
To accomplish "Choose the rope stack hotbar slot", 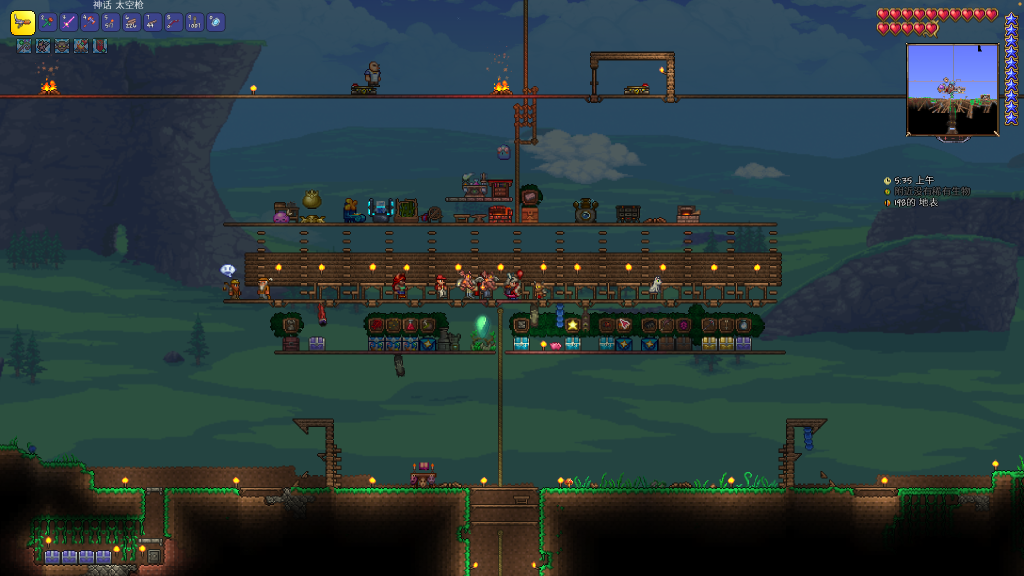I will click(195, 22).
